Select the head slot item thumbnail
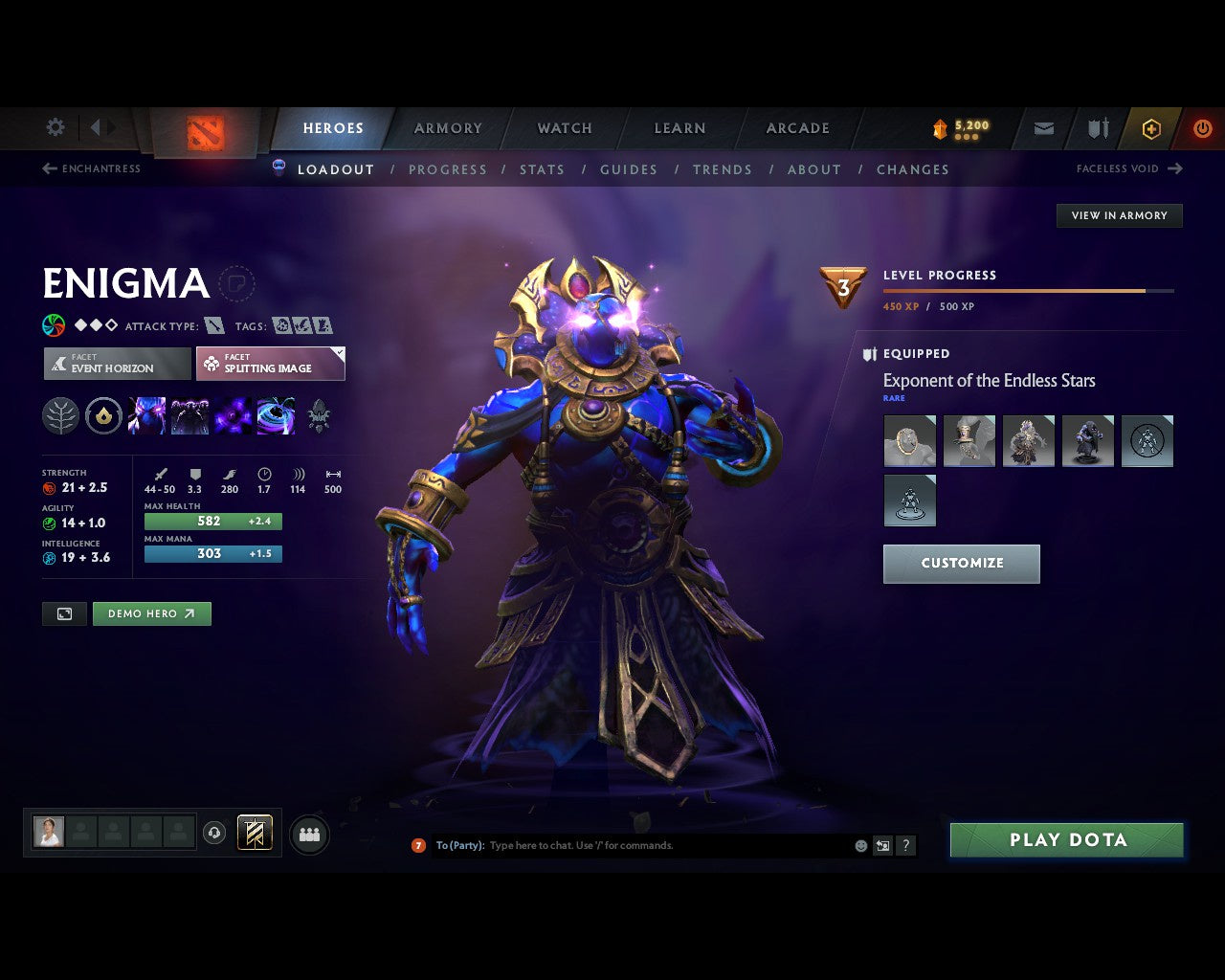Screen dimensions: 1225x980 [910, 440]
